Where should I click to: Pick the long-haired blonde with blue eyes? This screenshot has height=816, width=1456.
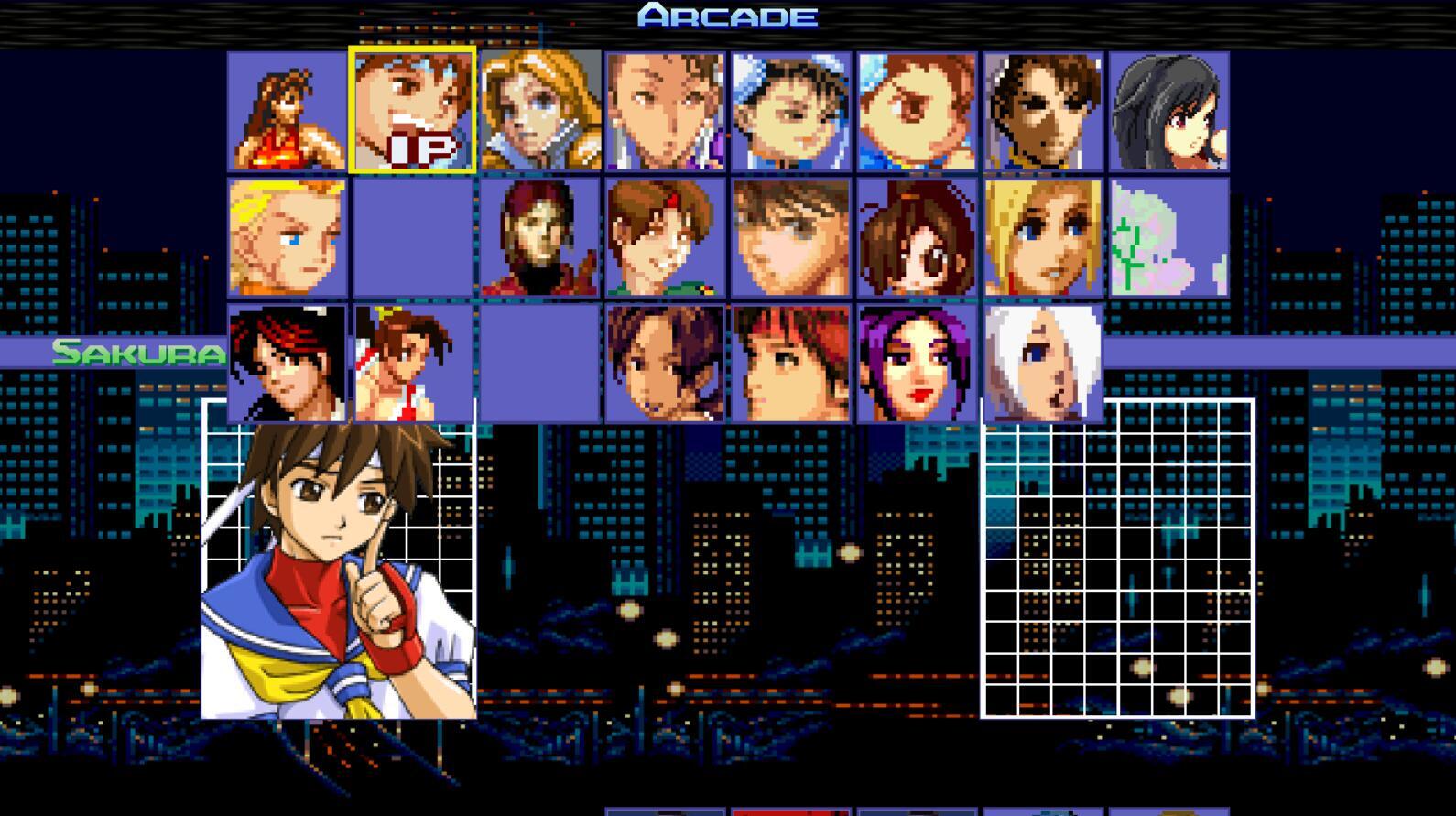(x=1043, y=237)
